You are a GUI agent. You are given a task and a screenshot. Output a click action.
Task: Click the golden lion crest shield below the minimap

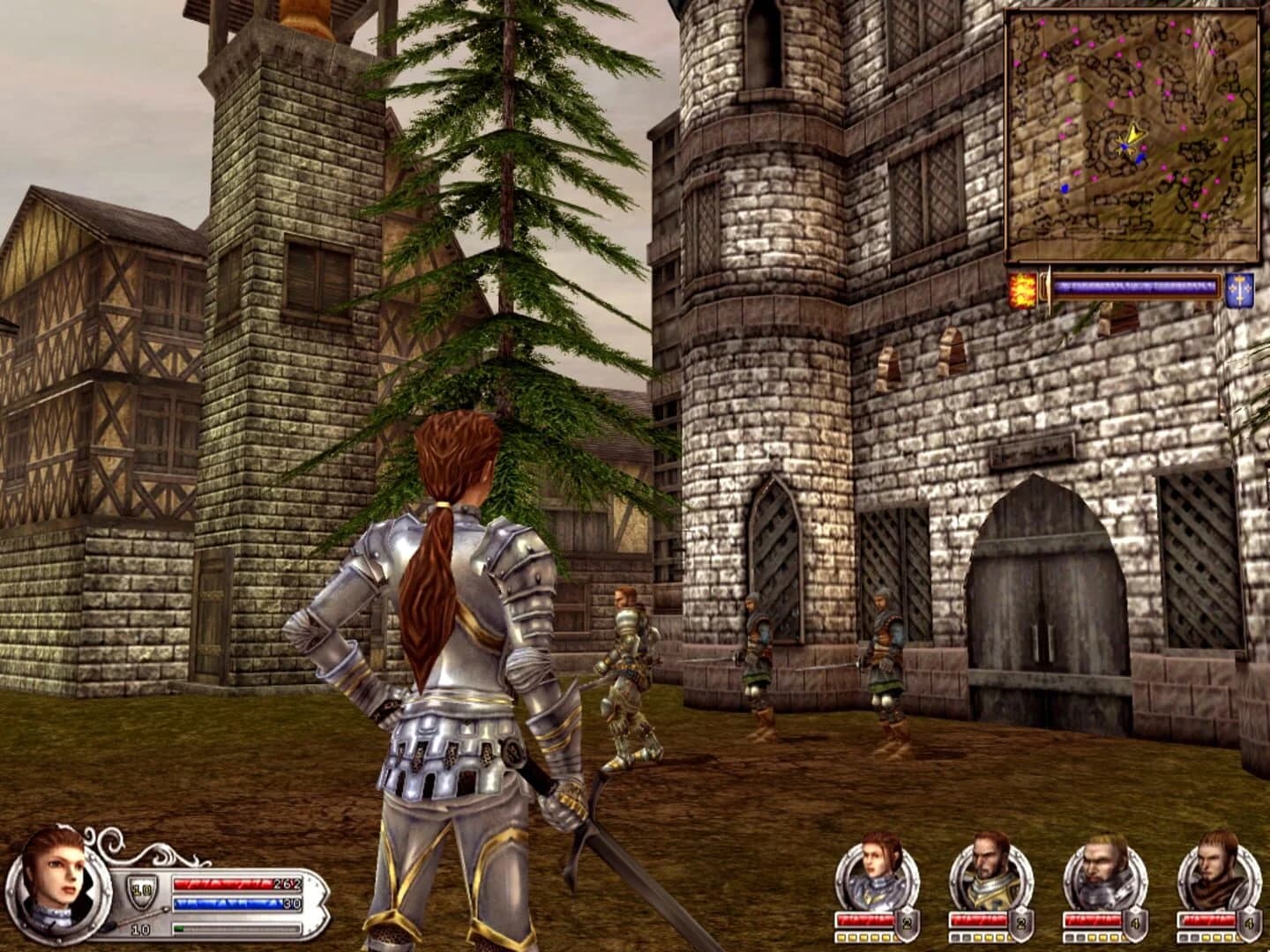click(x=1023, y=288)
